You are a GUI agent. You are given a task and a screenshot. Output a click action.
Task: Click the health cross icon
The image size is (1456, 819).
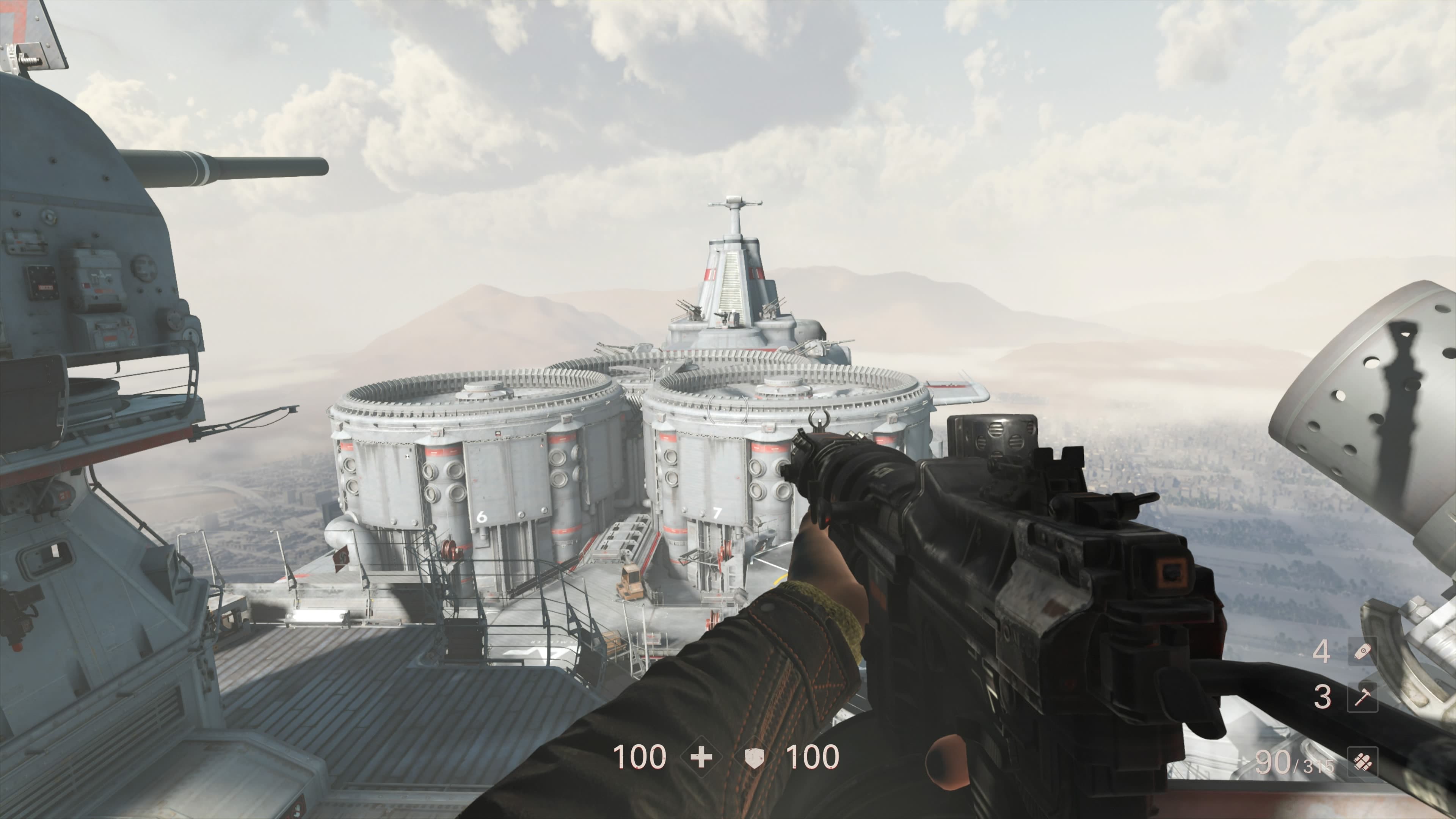click(701, 758)
